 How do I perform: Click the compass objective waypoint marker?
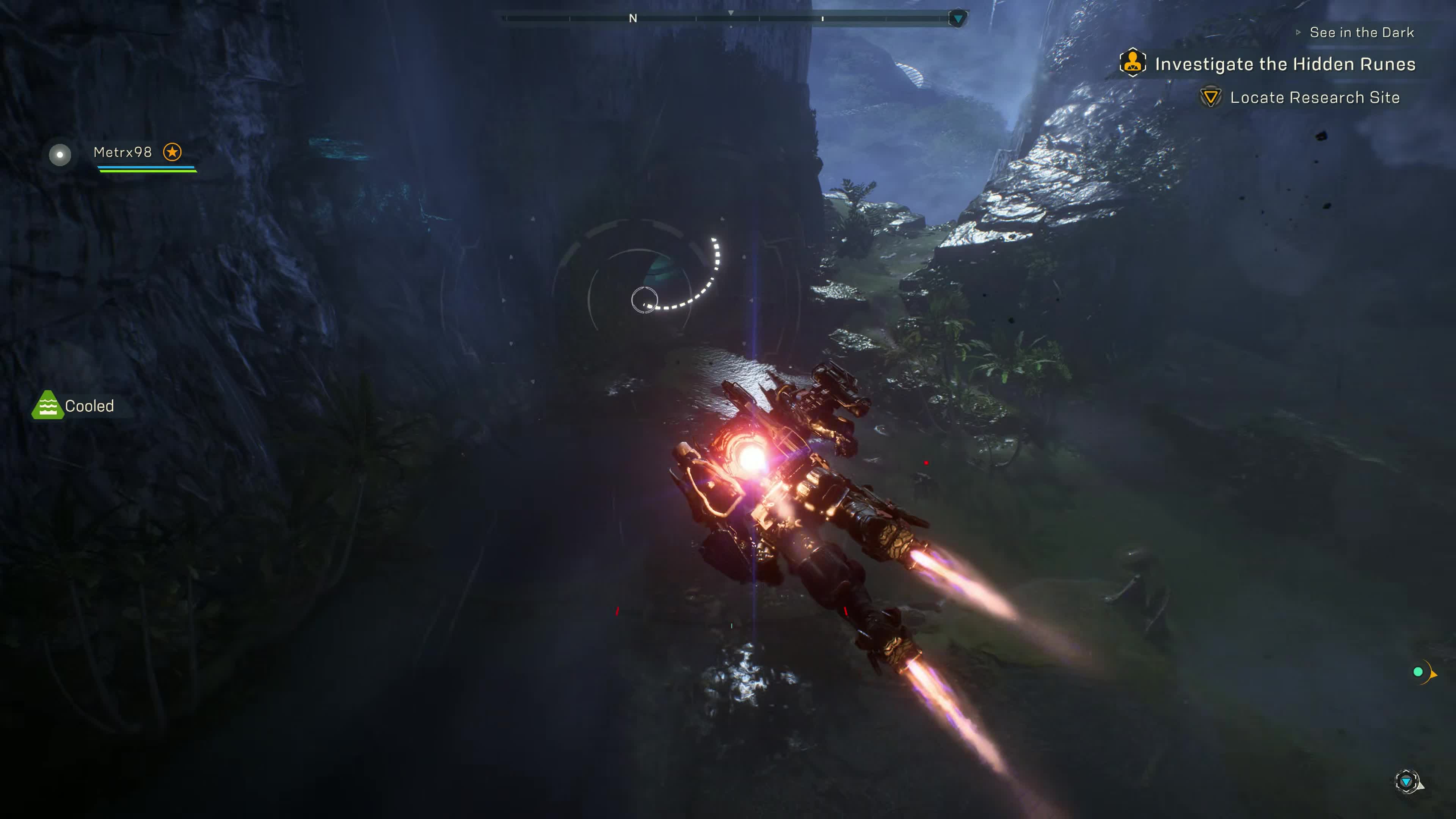957,19
